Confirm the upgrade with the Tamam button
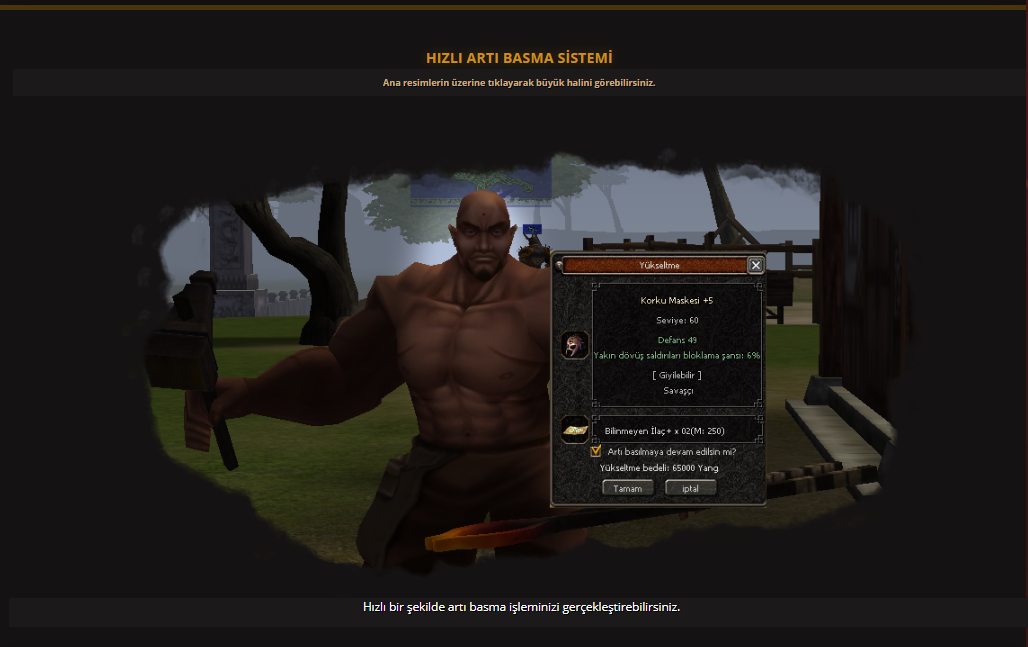 [x=628, y=488]
